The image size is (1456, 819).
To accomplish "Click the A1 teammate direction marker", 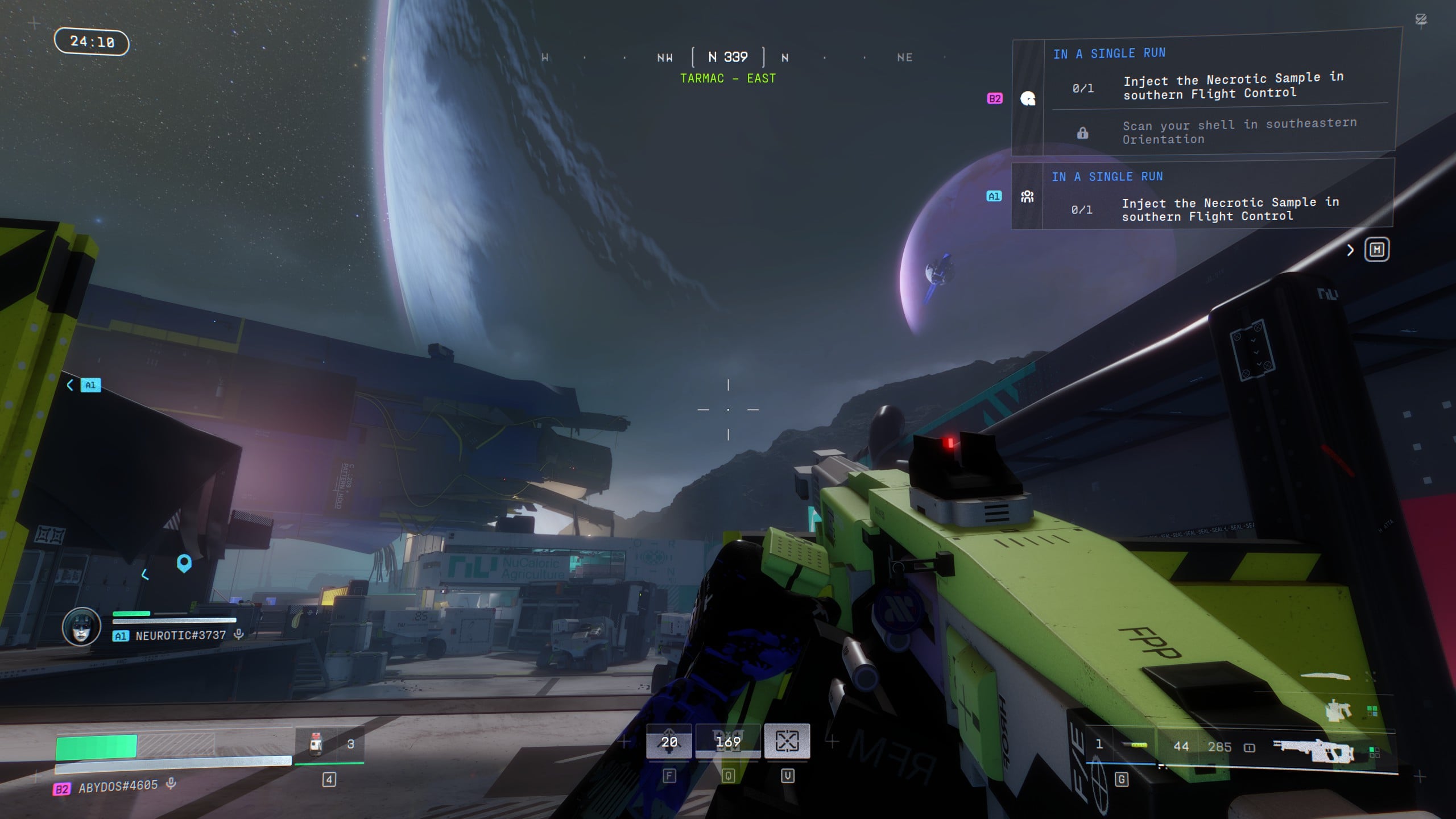I will point(90,385).
